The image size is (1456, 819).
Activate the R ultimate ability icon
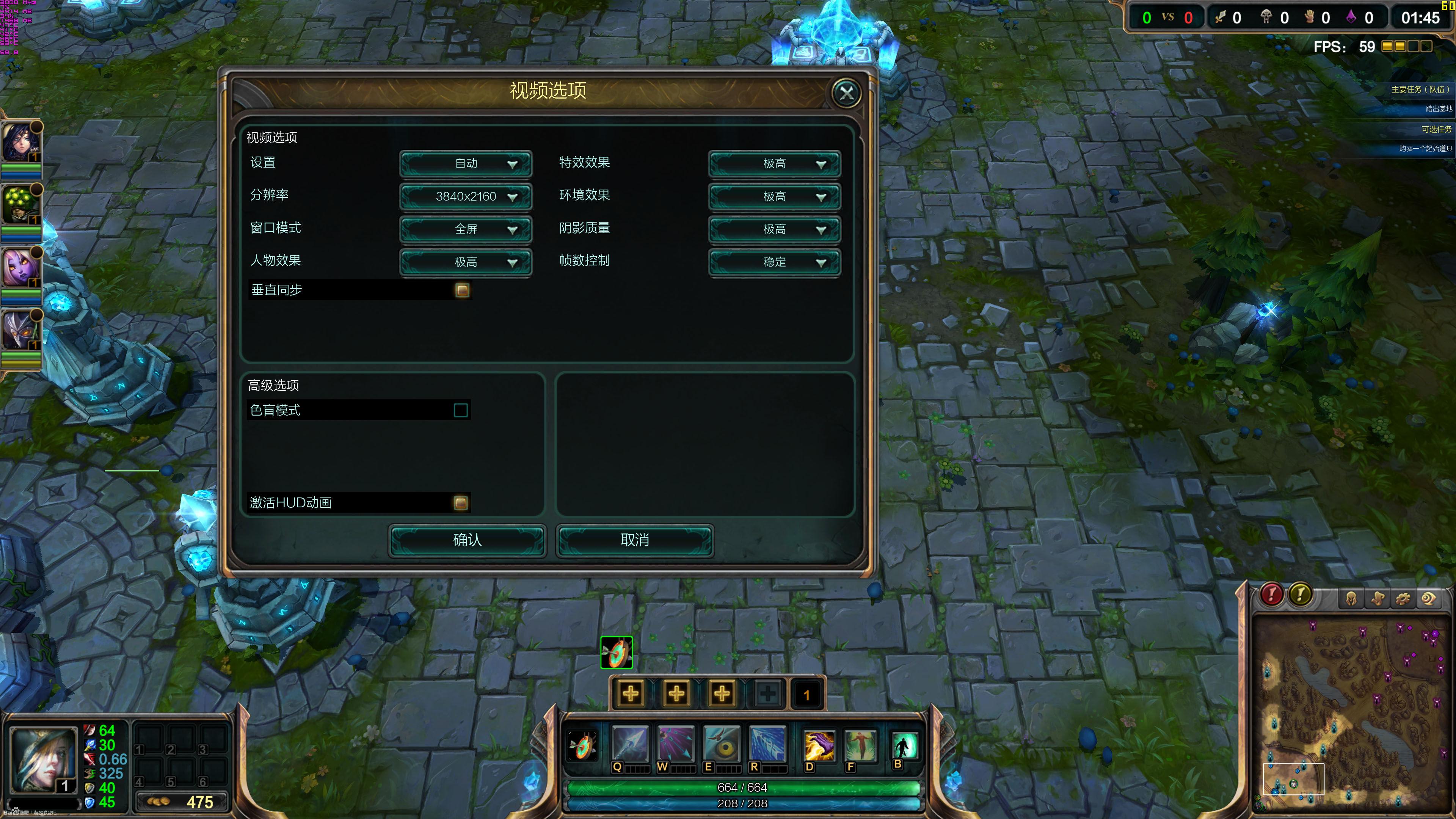tap(767, 744)
